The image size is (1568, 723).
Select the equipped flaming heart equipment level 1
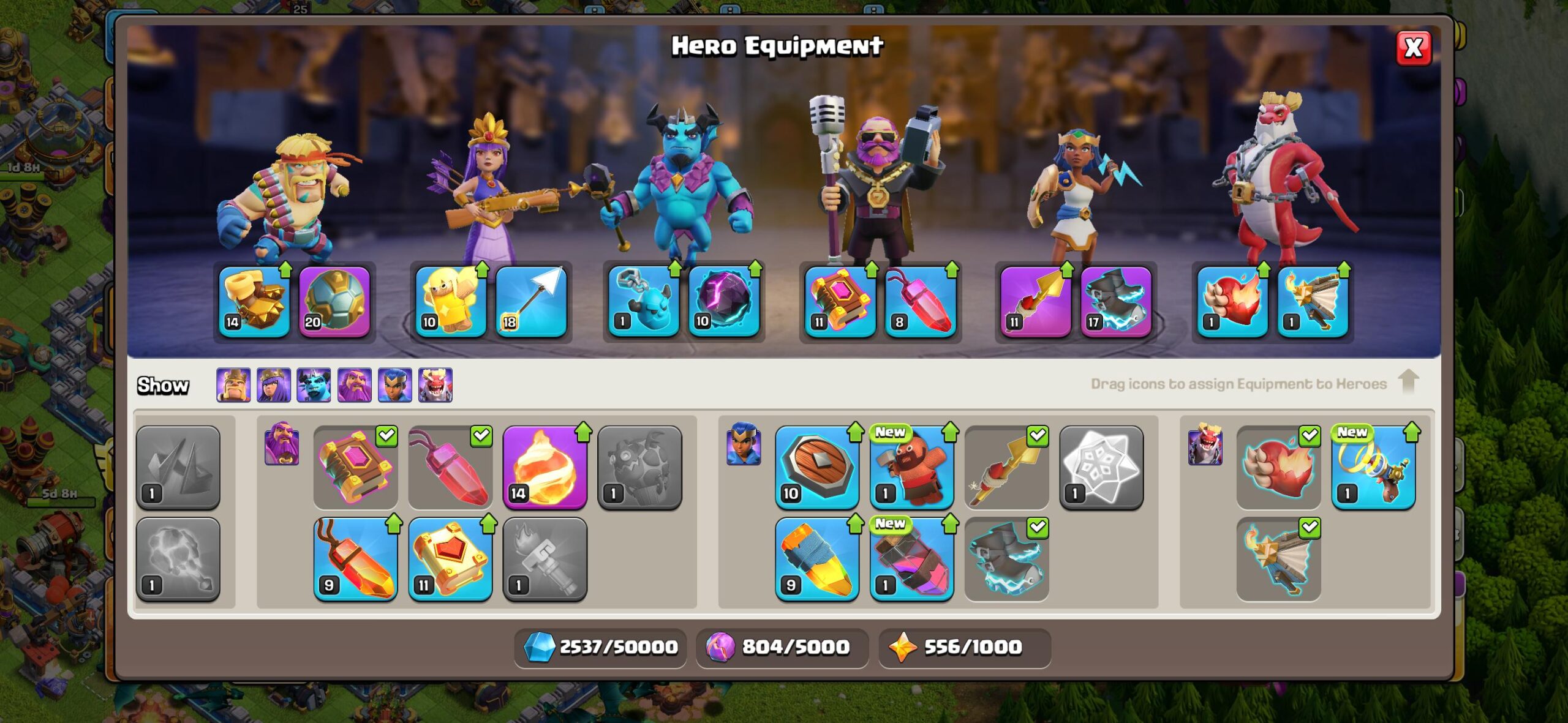tap(1232, 301)
